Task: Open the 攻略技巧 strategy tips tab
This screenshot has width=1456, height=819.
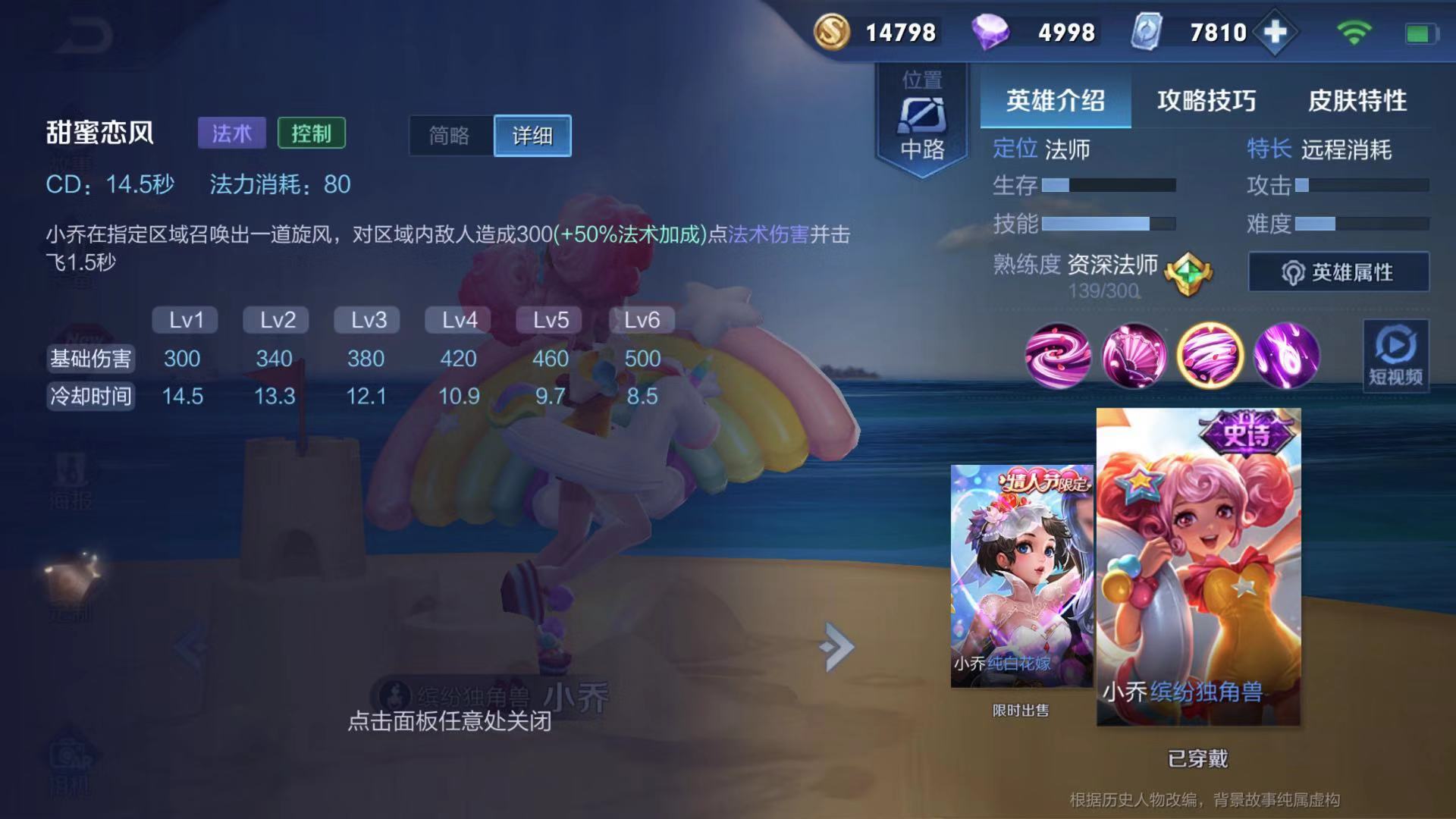Action: pyautogui.click(x=1207, y=99)
